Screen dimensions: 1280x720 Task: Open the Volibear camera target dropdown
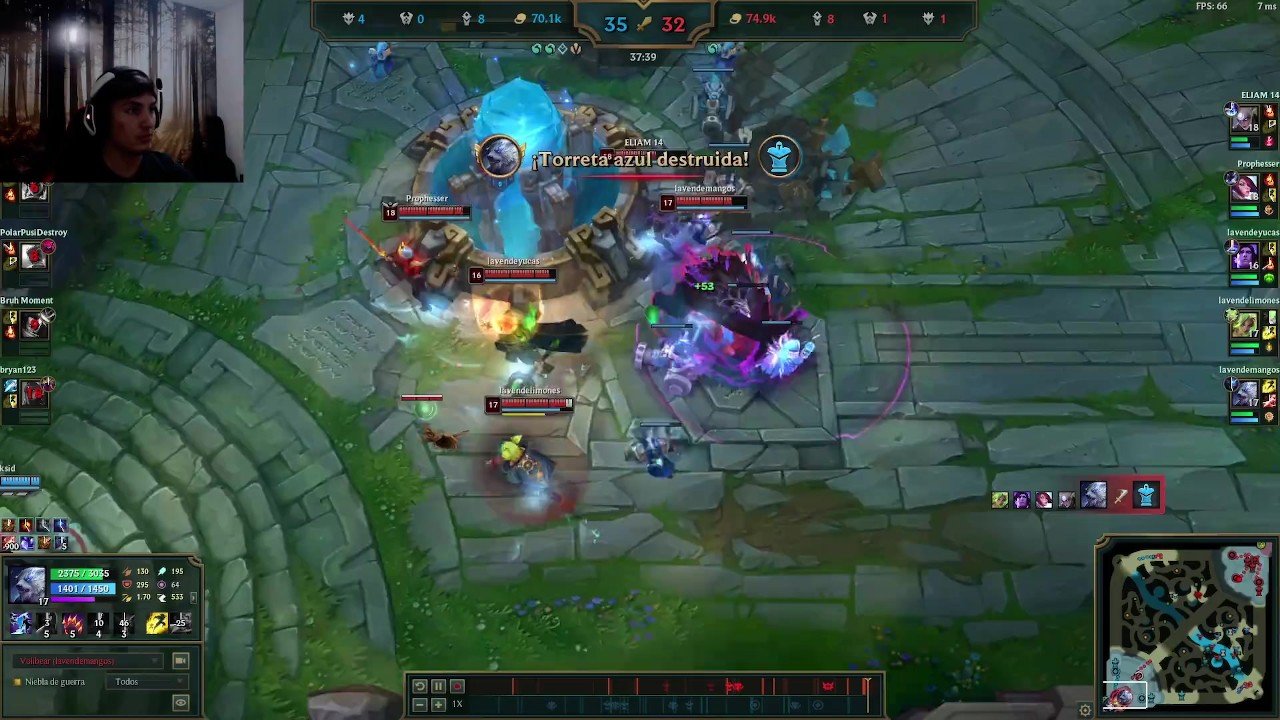tap(88, 661)
